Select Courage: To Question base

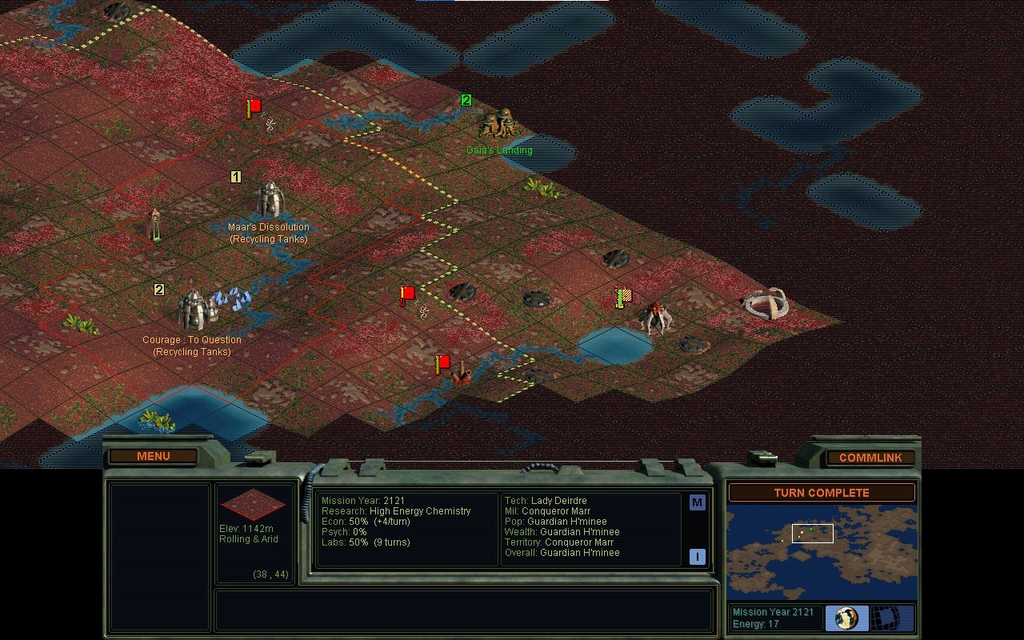click(192, 310)
